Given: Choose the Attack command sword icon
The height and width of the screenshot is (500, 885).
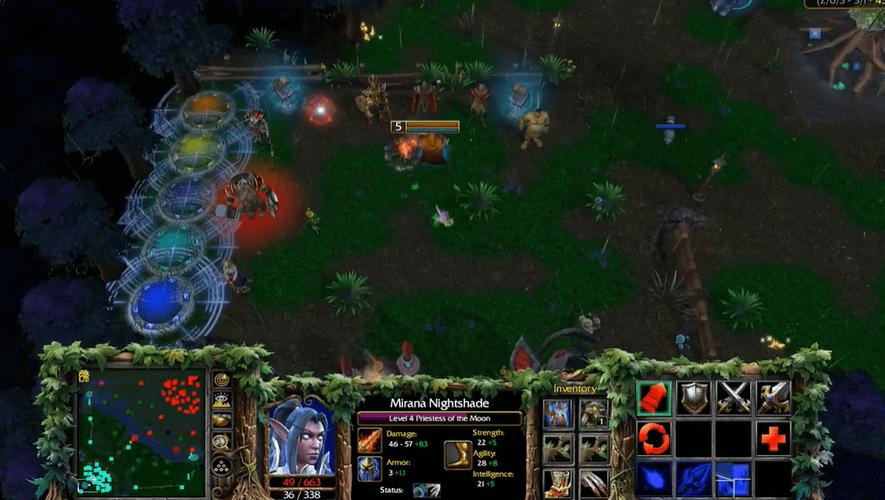Looking at the screenshot, I should click(x=773, y=397).
